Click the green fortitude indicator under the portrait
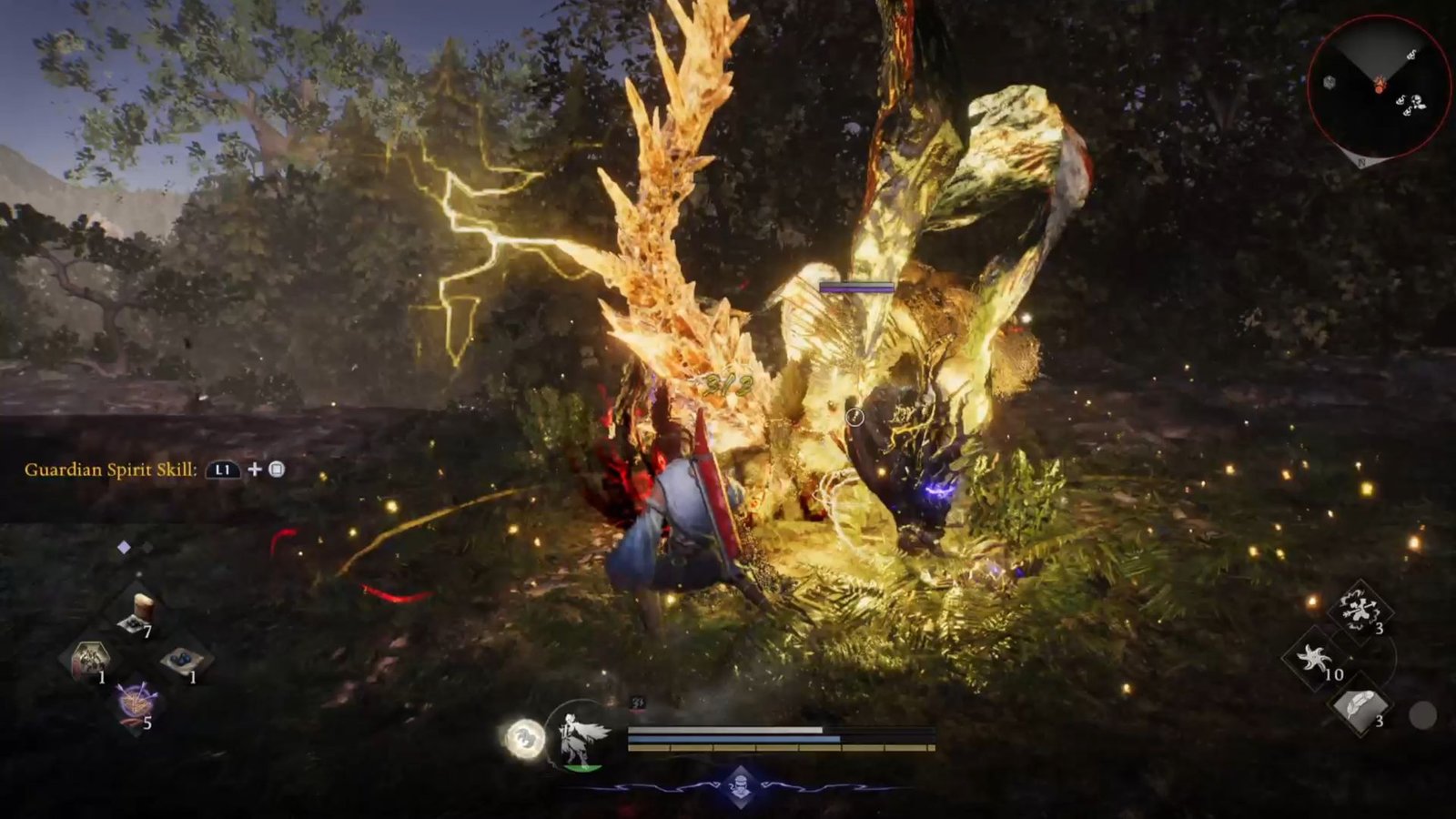 pos(583,767)
